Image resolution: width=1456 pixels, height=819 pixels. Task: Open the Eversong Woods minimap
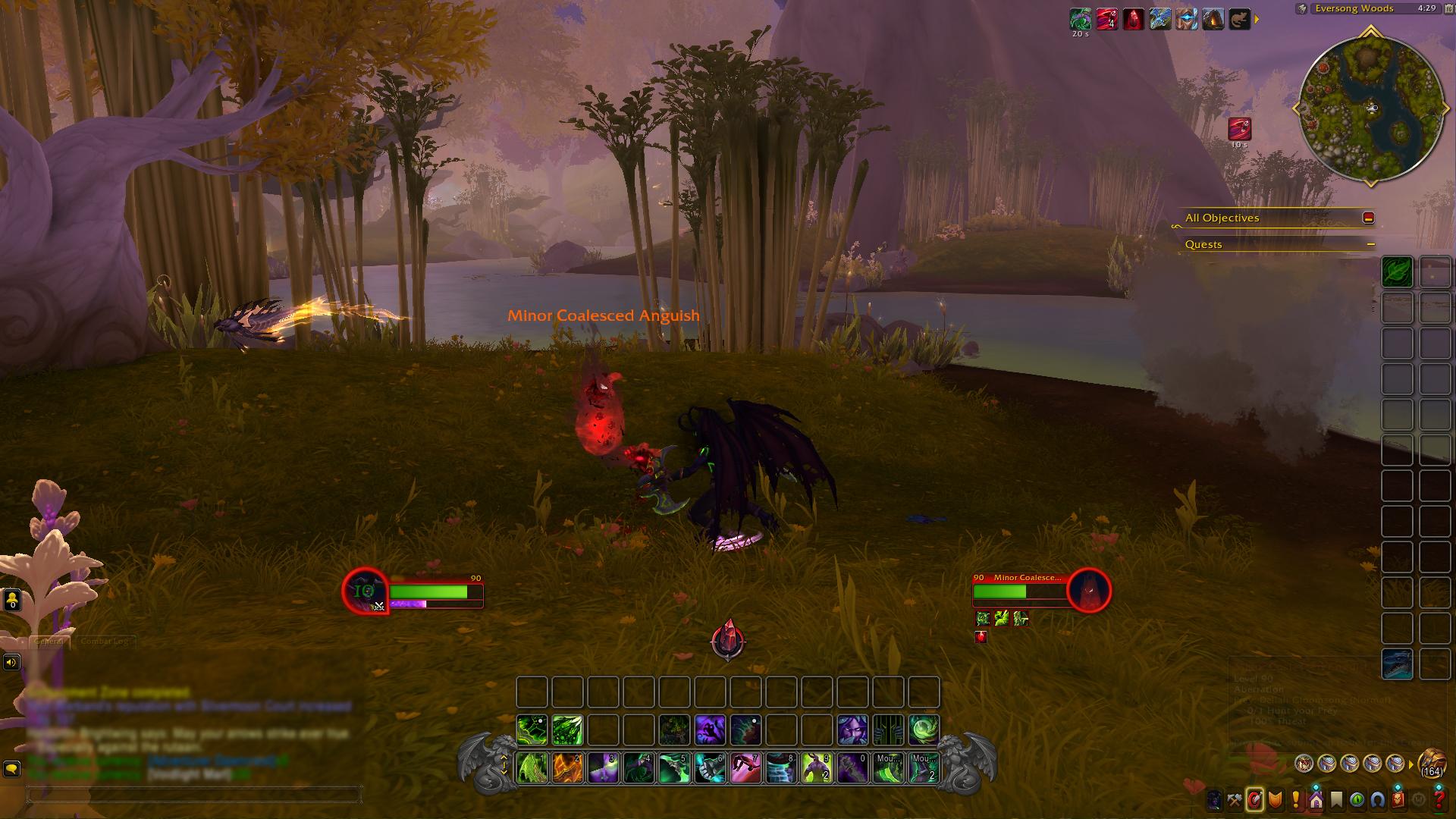pos(1371,108)
